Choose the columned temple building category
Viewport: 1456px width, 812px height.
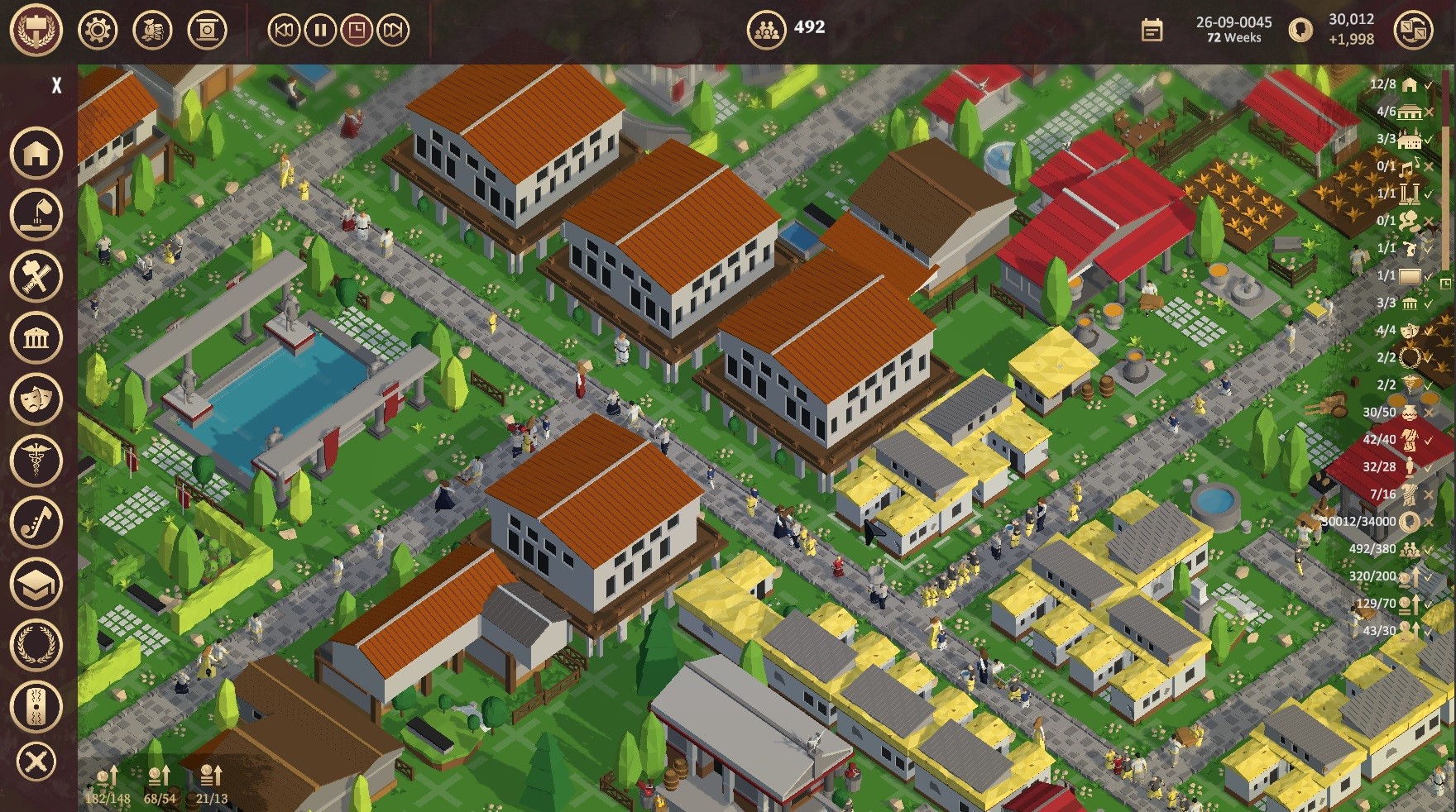36,337
